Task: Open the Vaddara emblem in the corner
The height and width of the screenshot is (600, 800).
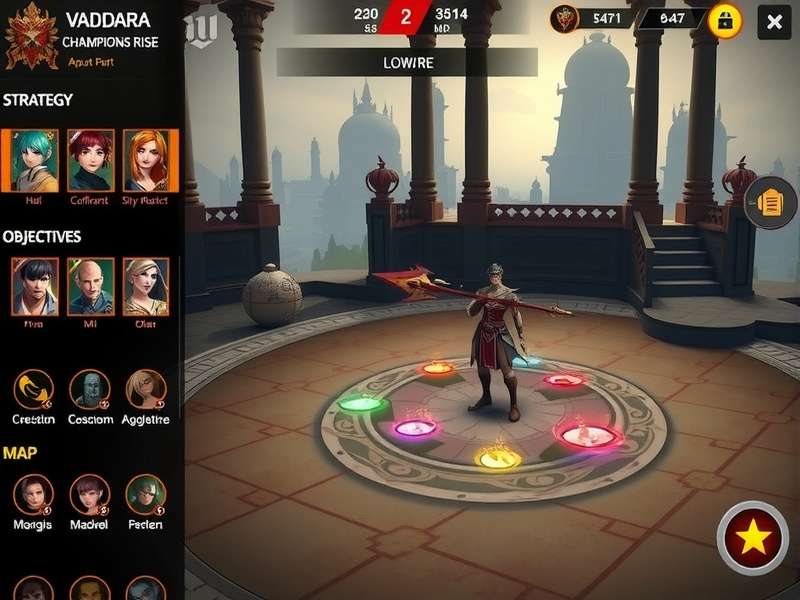Action: tap(31, 36)
